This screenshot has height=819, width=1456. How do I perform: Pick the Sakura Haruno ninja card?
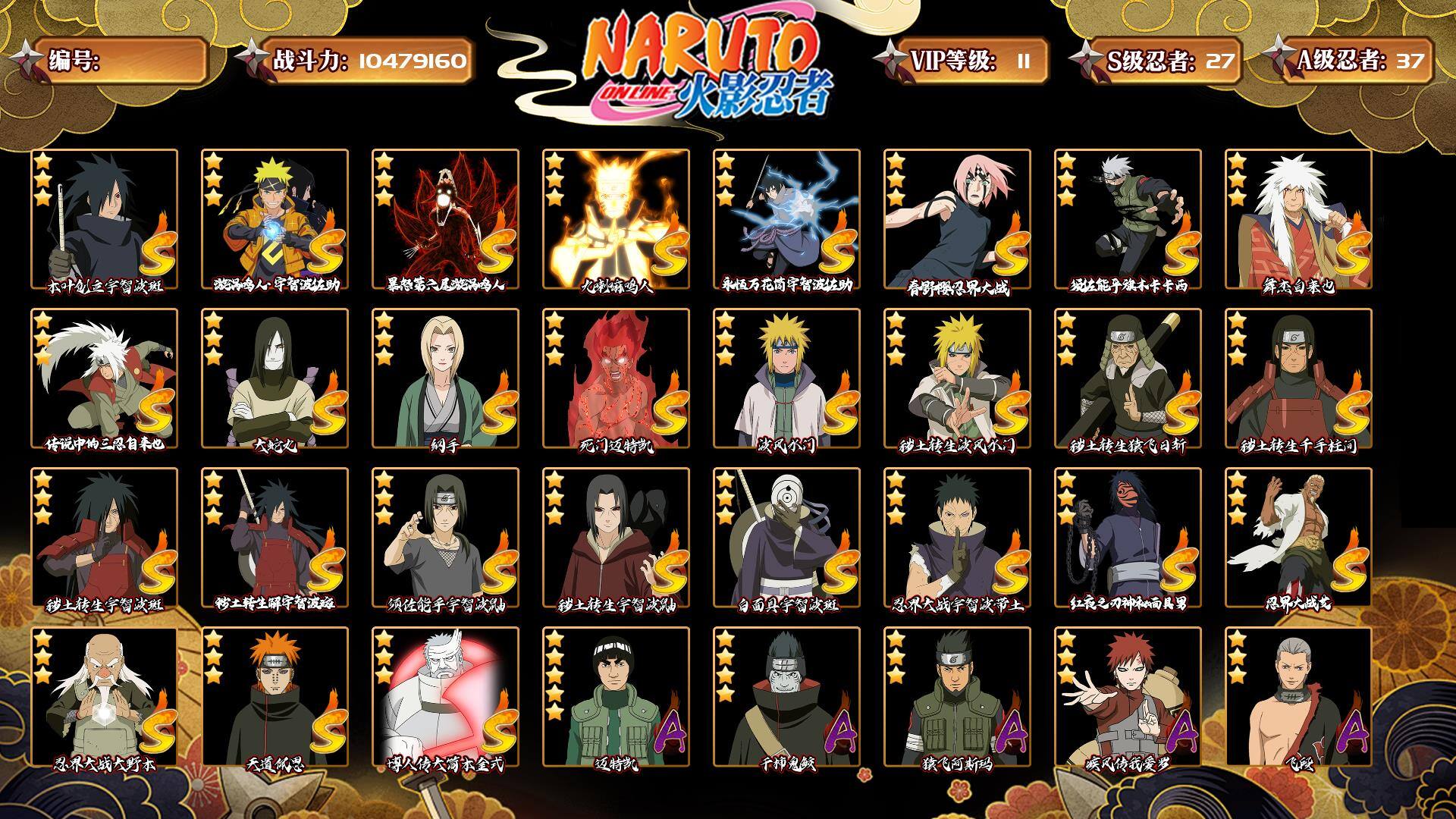(957, 219)
